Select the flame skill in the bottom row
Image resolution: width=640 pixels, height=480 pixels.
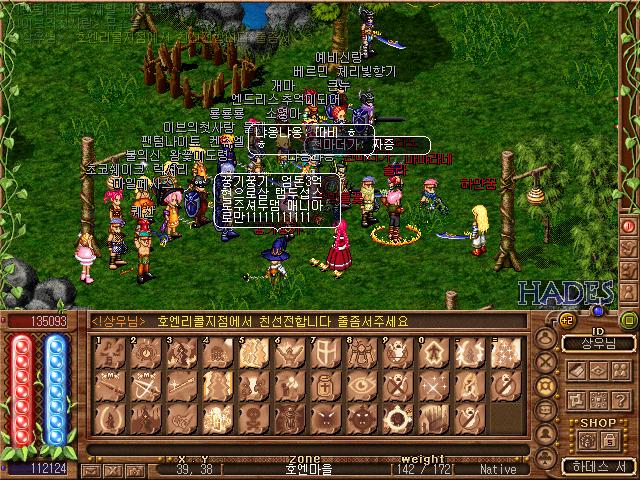(x=110, y=417)
